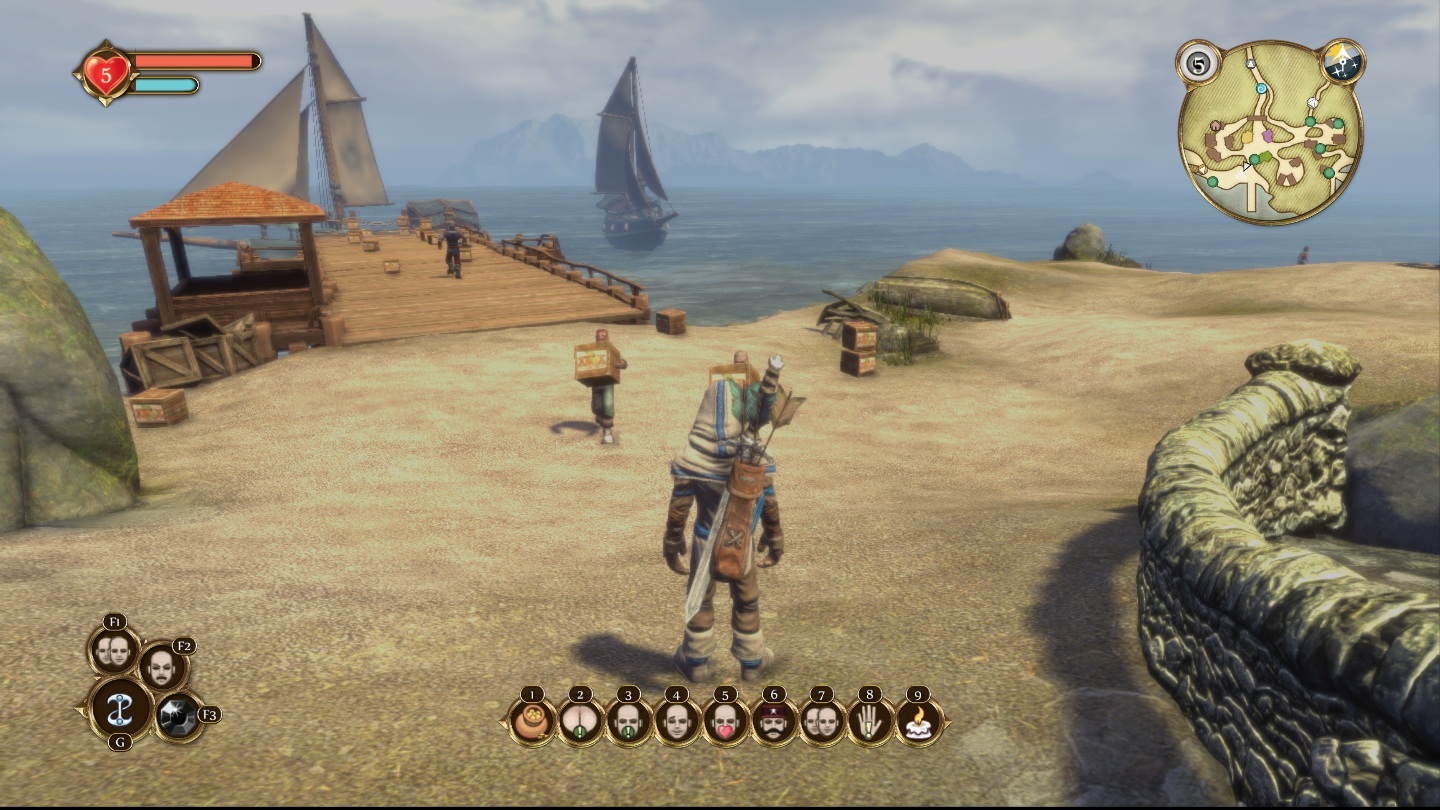This screenshot has height=810, width=1440.
Task: Open the double-face slot labeled F1
Action: click(x=113, y=650)
